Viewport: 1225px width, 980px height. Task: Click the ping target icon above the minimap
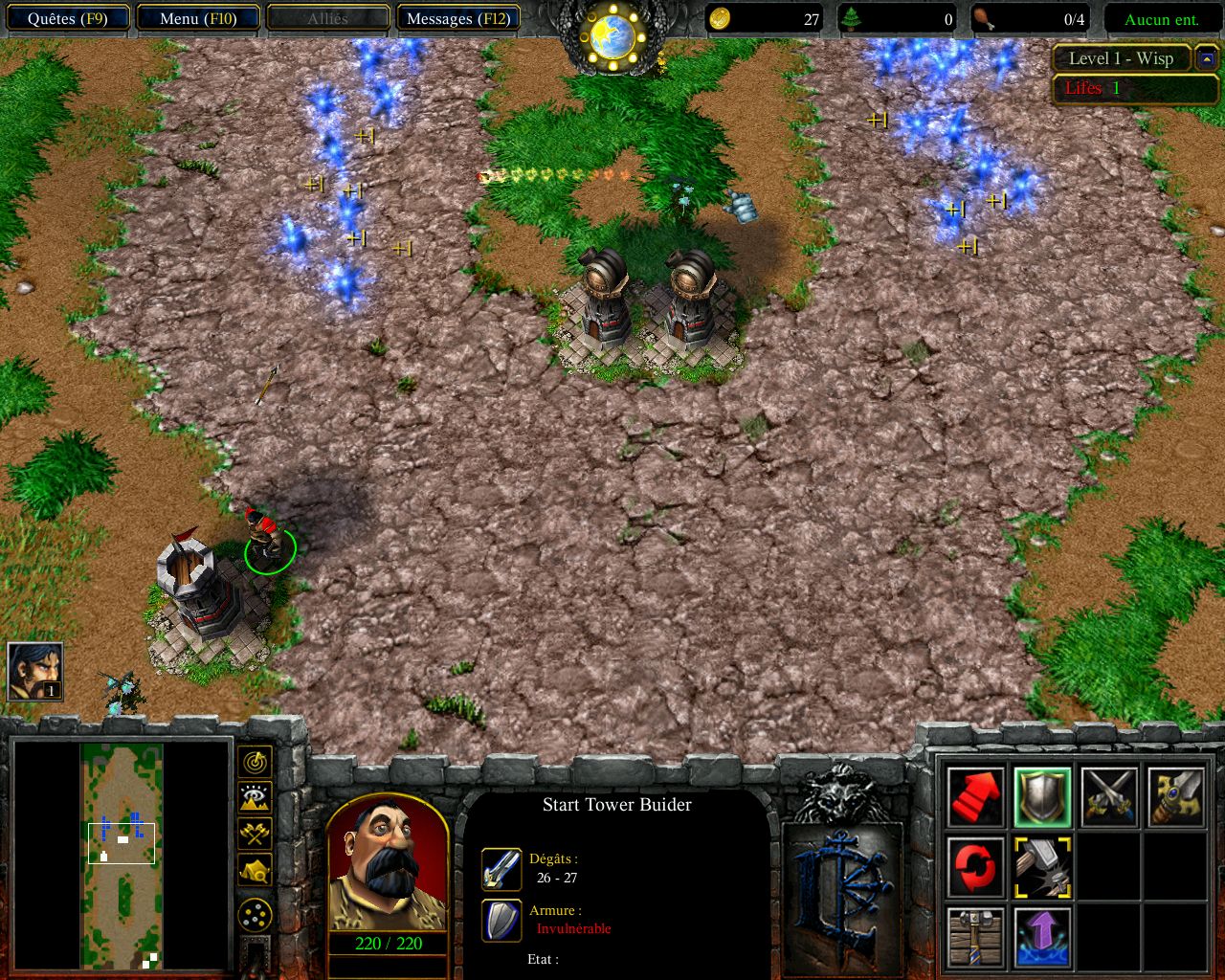coord(254,762)
